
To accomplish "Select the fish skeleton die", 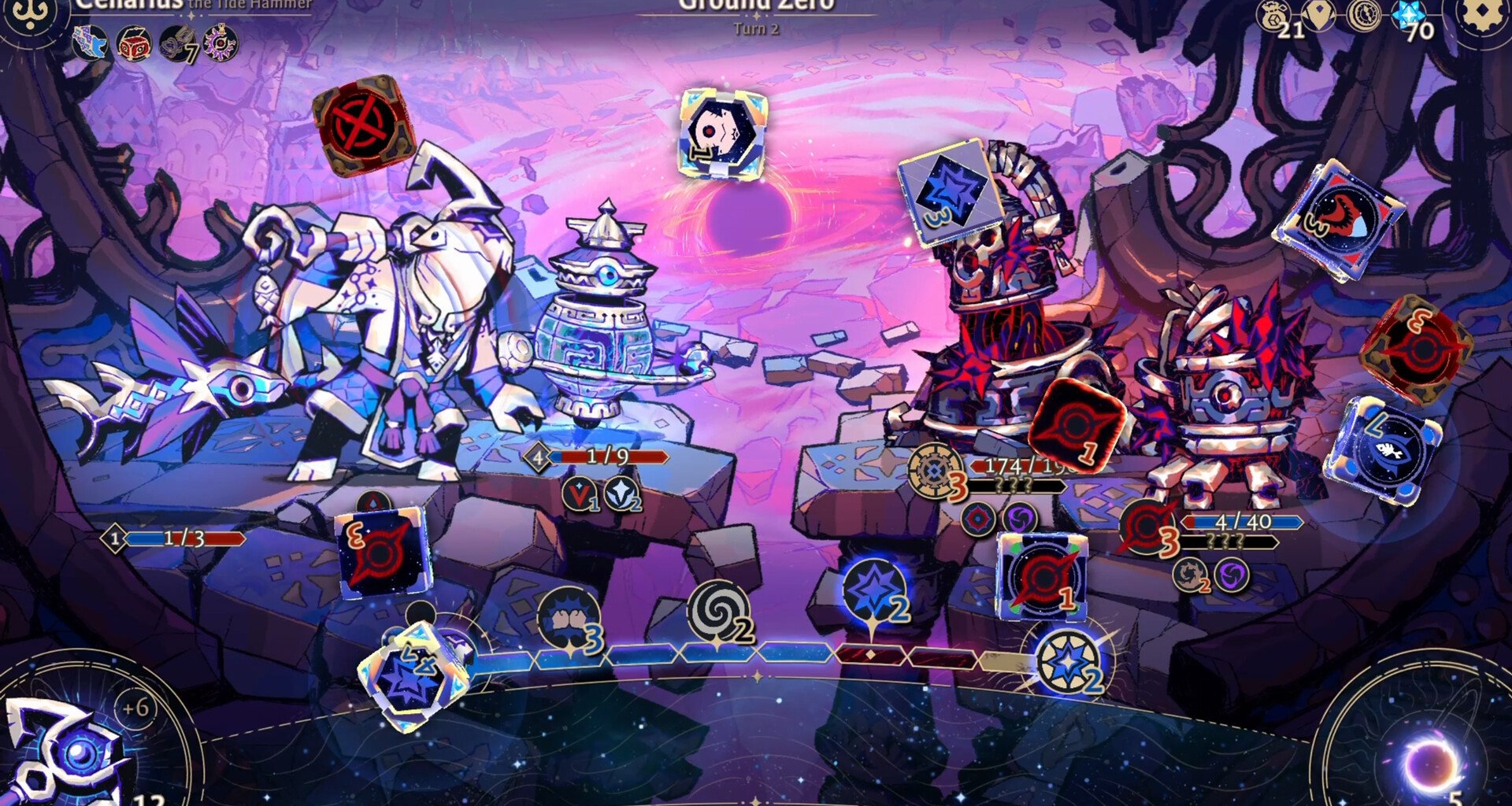I will [1384, 449].
